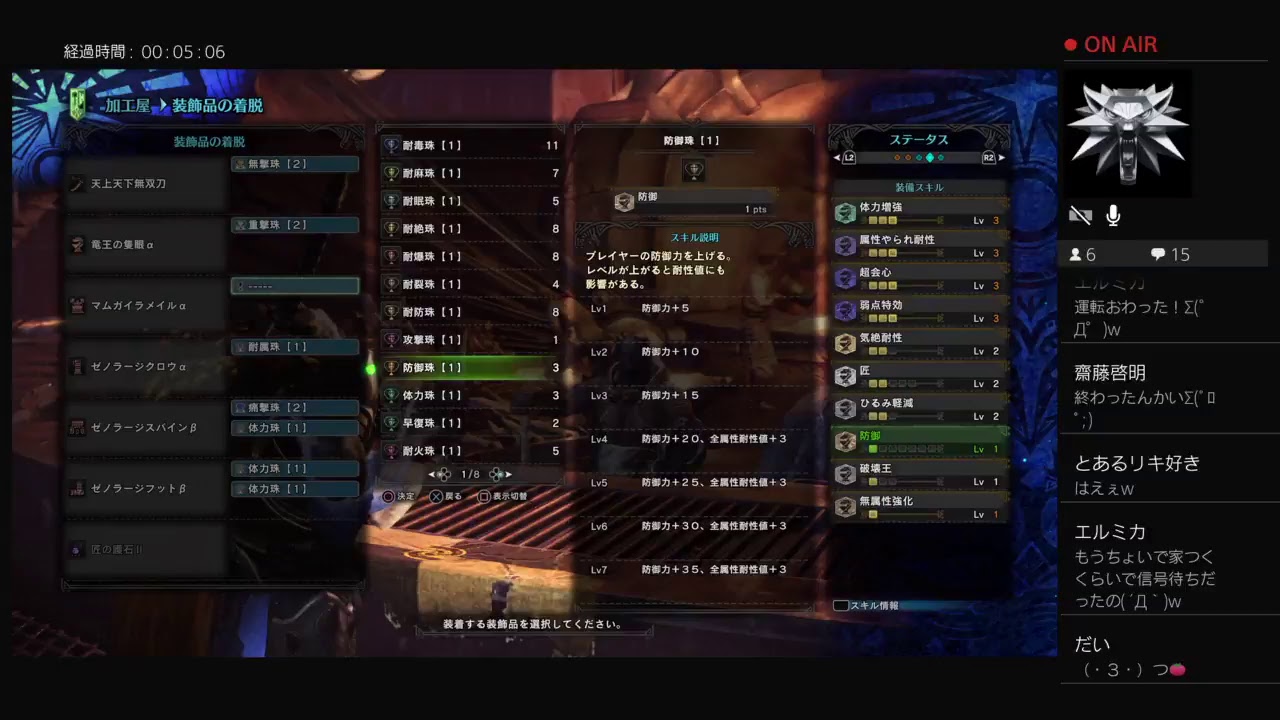Click the L2 left arrow in ステータス panel
The height and width of the screenshot is (720, 1280).
coord(839,157)
